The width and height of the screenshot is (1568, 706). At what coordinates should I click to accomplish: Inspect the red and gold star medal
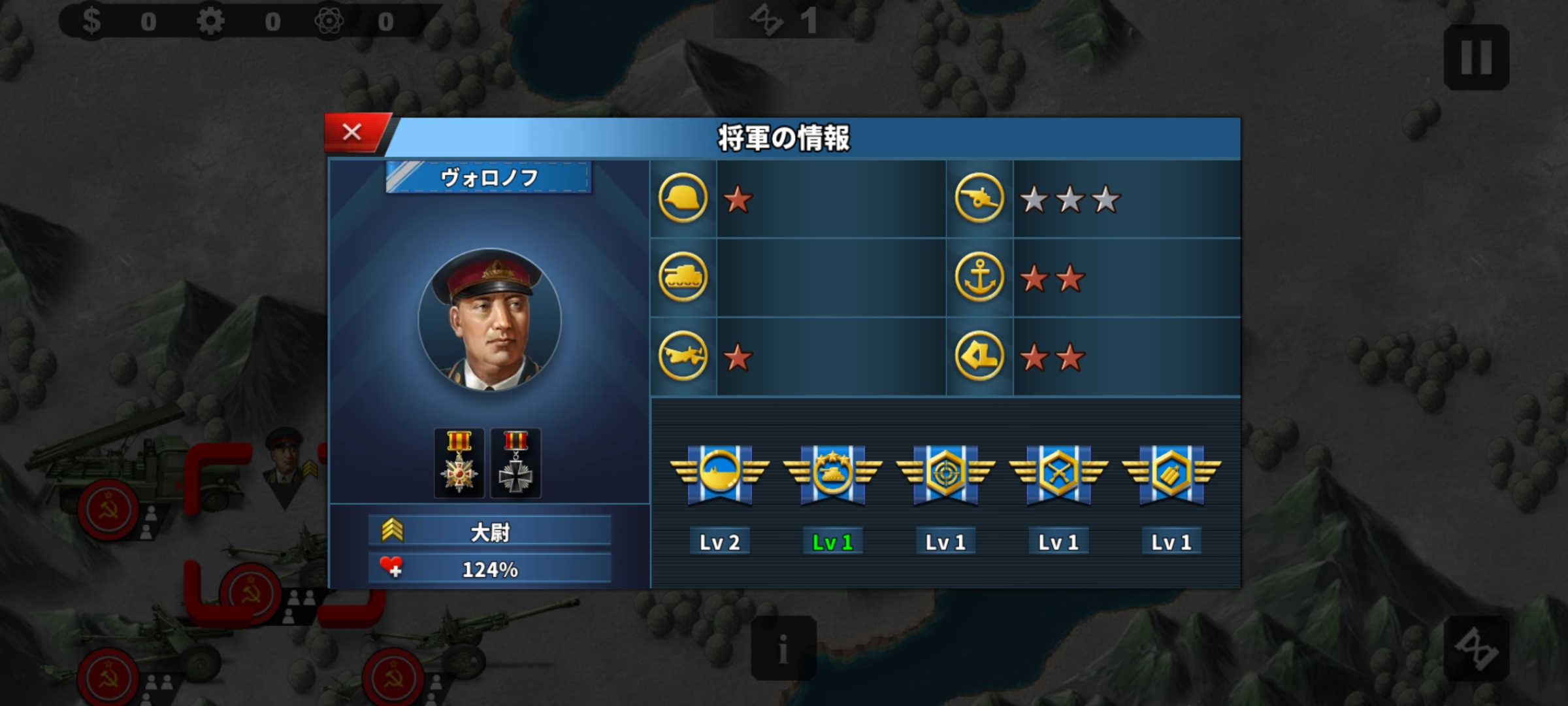[459, 463]
